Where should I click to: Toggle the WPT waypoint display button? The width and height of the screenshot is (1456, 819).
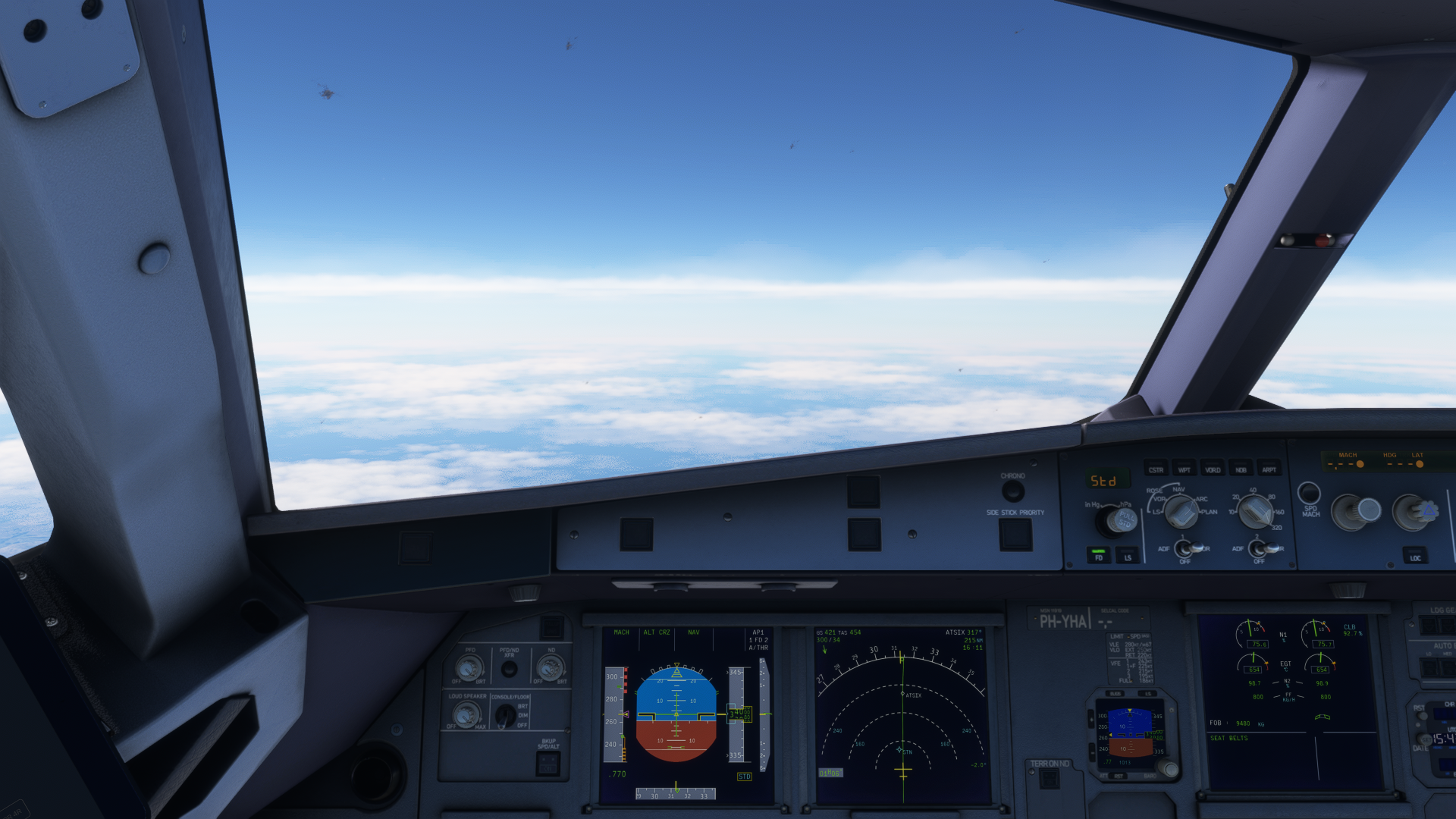tap(1184, 469)
